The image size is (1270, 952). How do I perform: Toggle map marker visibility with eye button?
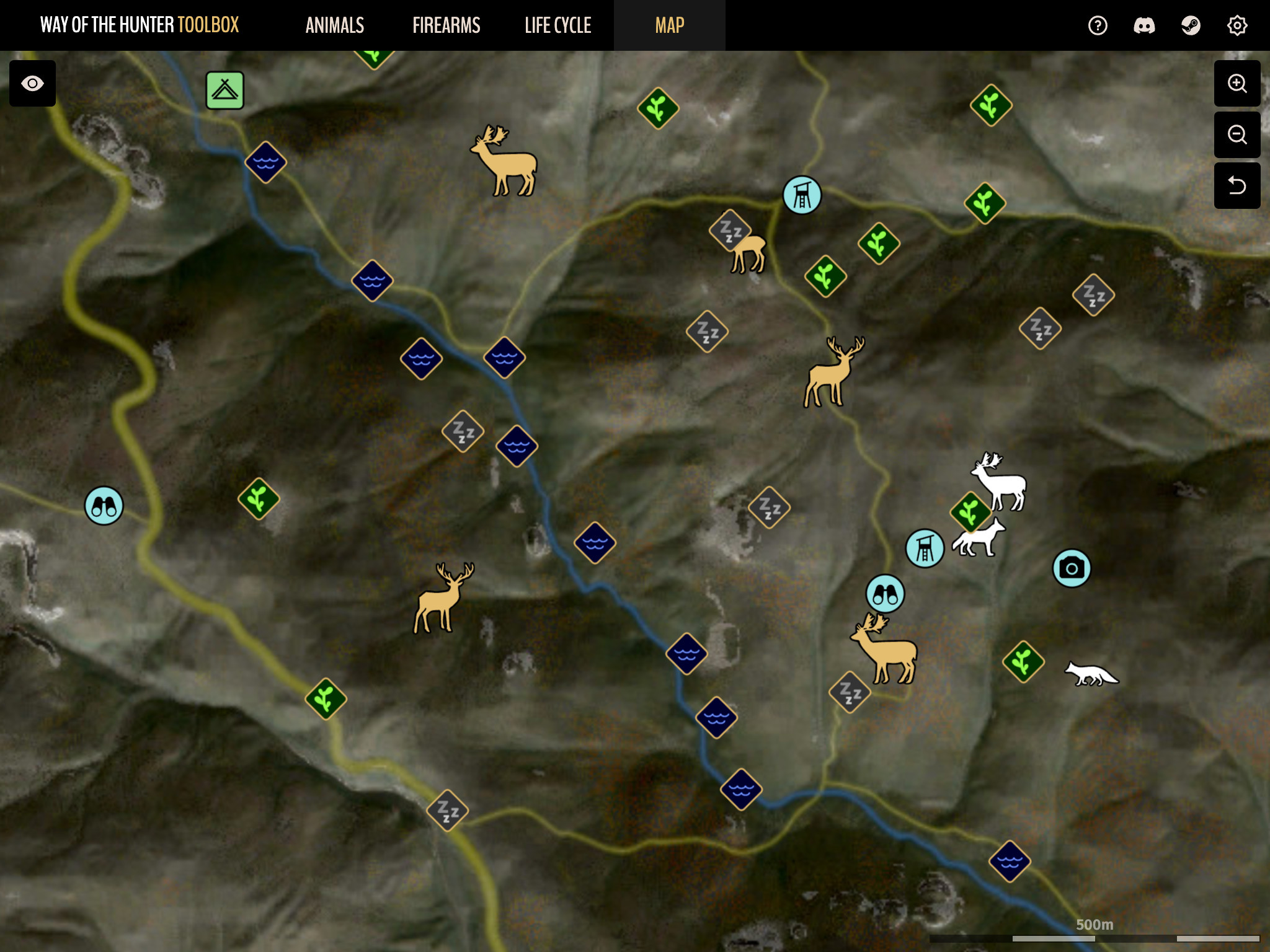32,84
